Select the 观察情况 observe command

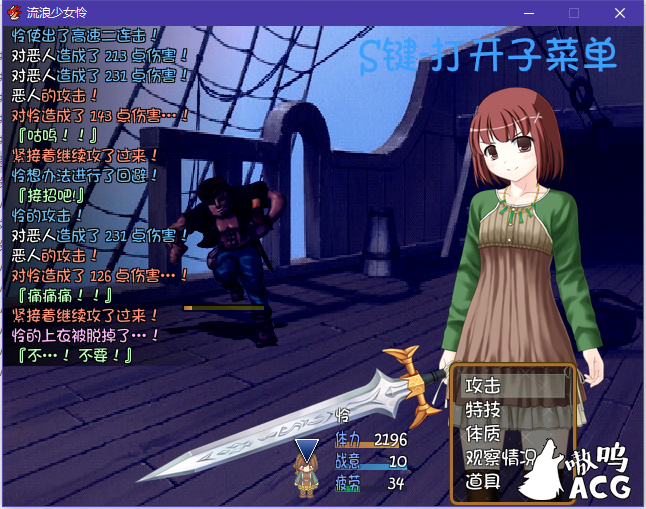510,458
